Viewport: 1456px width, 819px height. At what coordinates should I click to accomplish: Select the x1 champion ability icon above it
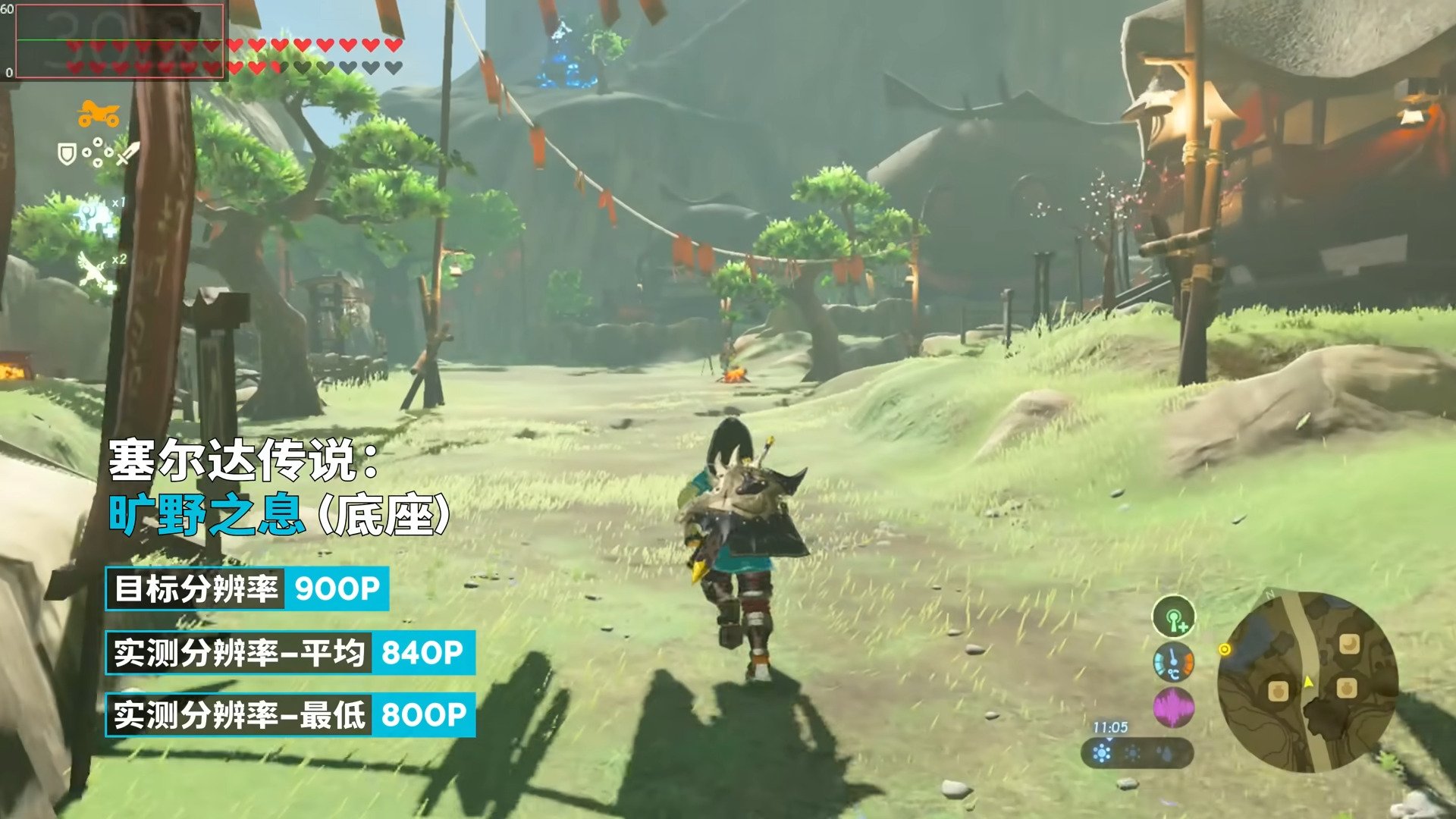coord(93,216)
